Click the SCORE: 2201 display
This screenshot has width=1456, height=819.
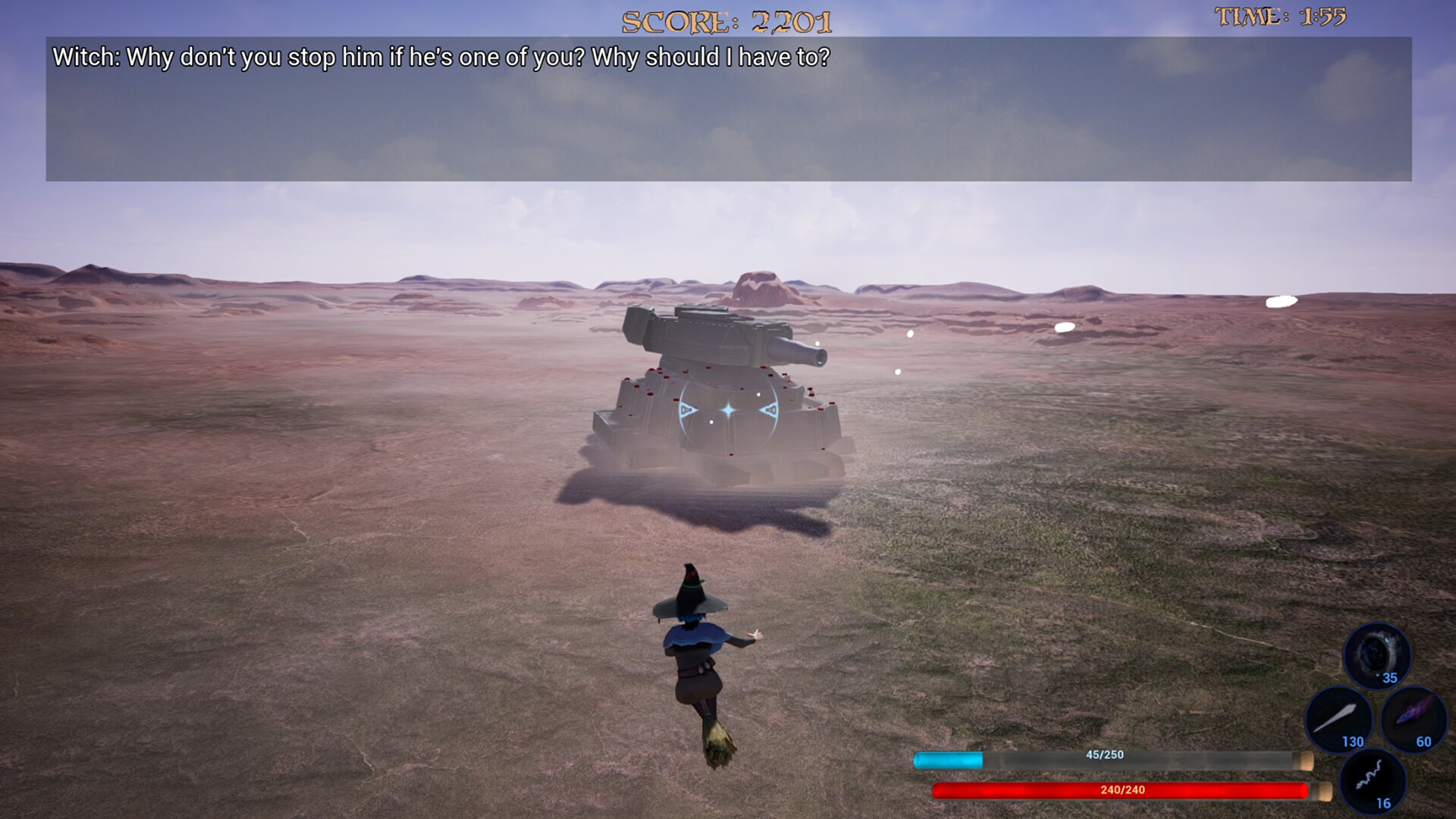(x=726, y=21)
